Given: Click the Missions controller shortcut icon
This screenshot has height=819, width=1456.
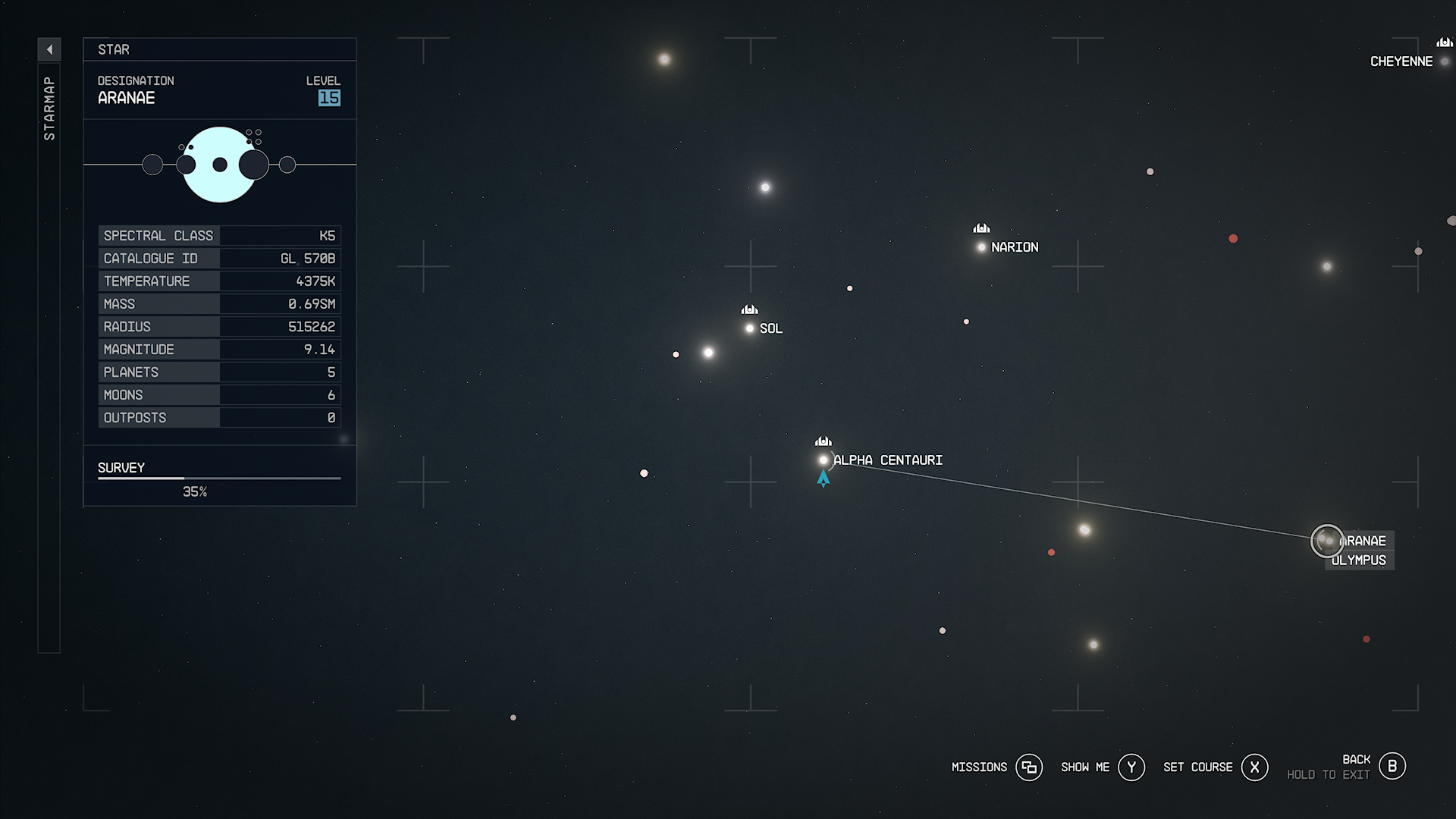Looking at the screenshot, I should 1029,767.
